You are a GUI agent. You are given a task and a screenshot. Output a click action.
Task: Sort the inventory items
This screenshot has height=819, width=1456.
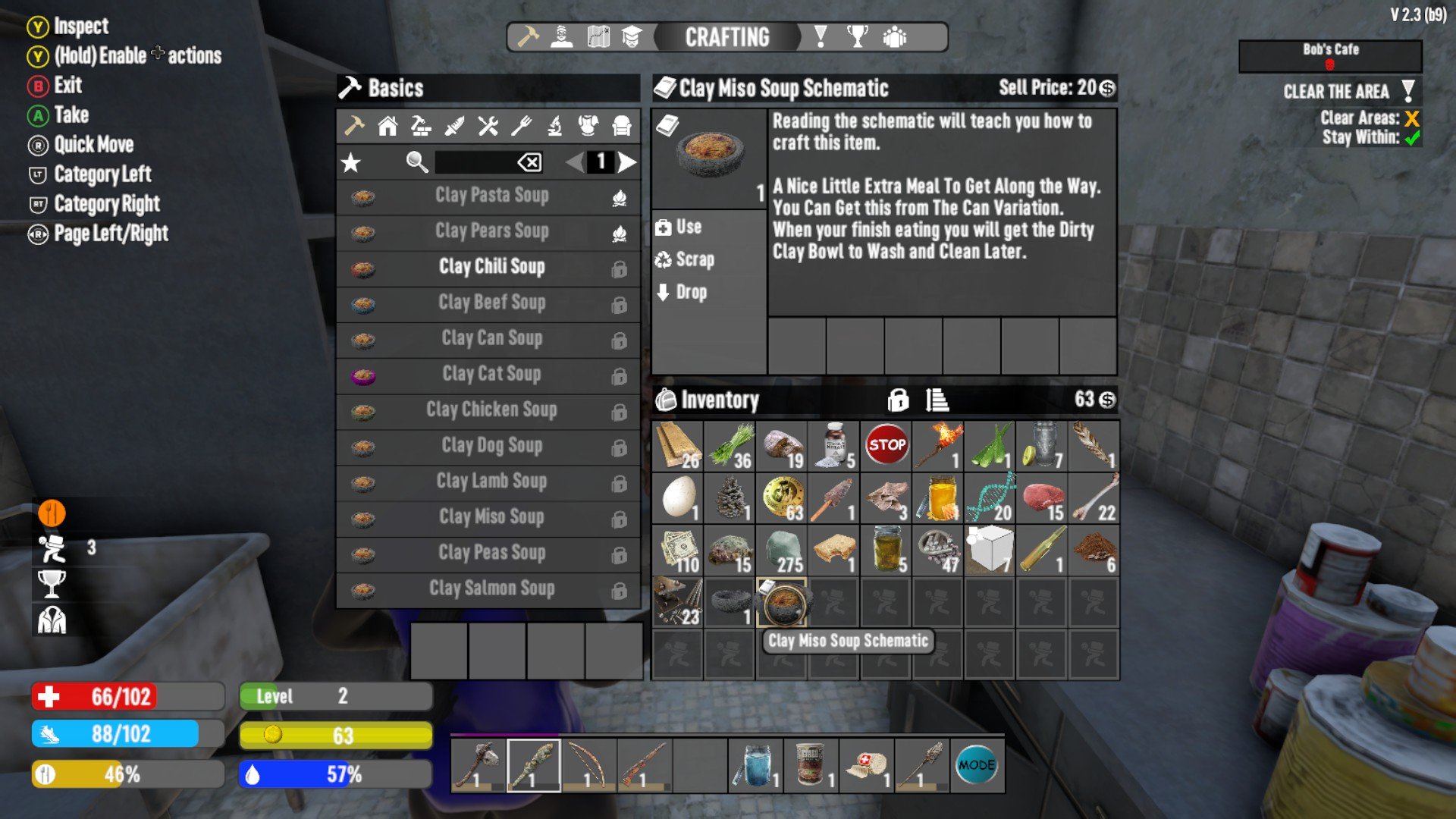click(x=937, y=400)
